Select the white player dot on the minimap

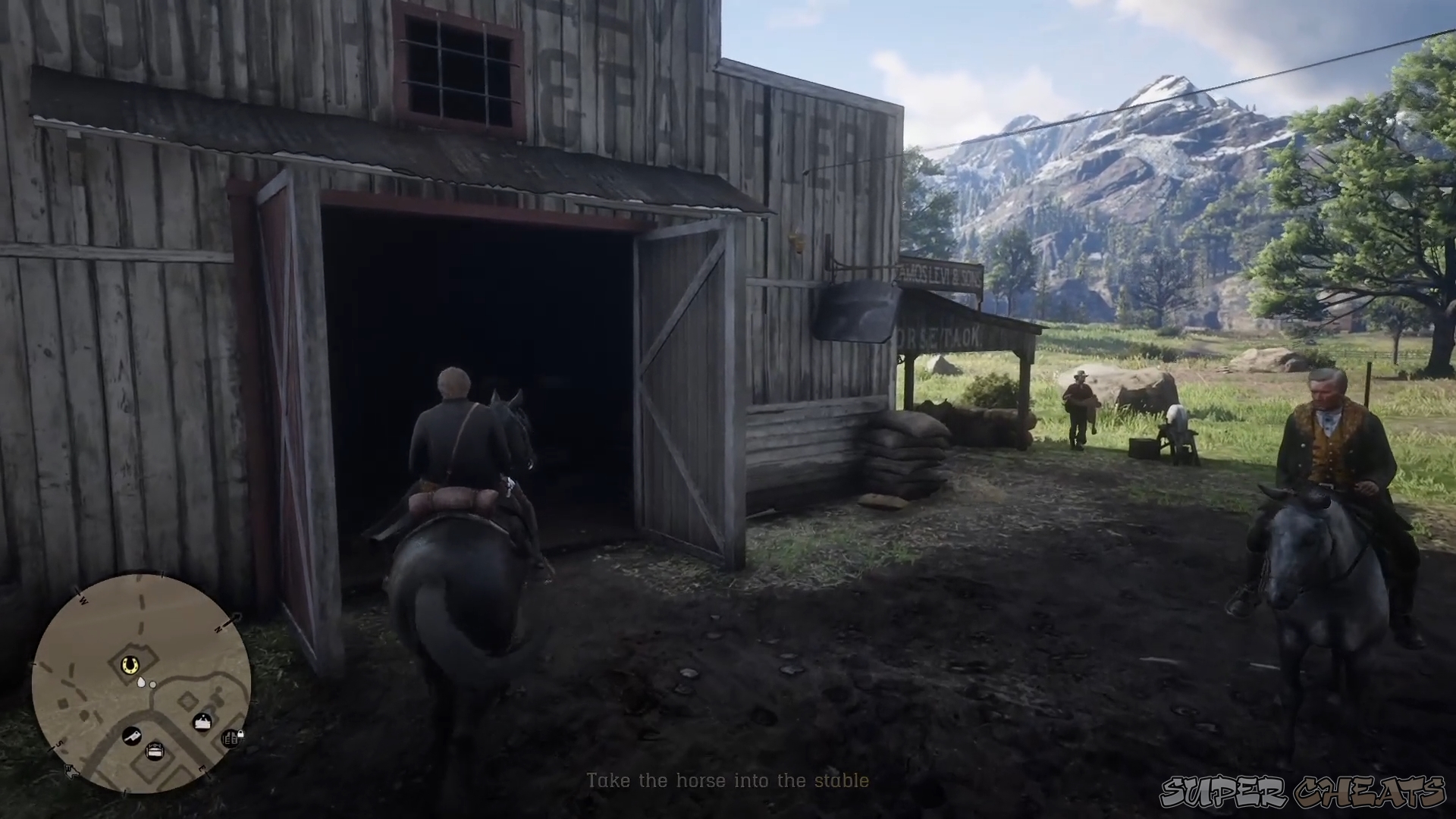pyautogui.click(x=152, y=684)
